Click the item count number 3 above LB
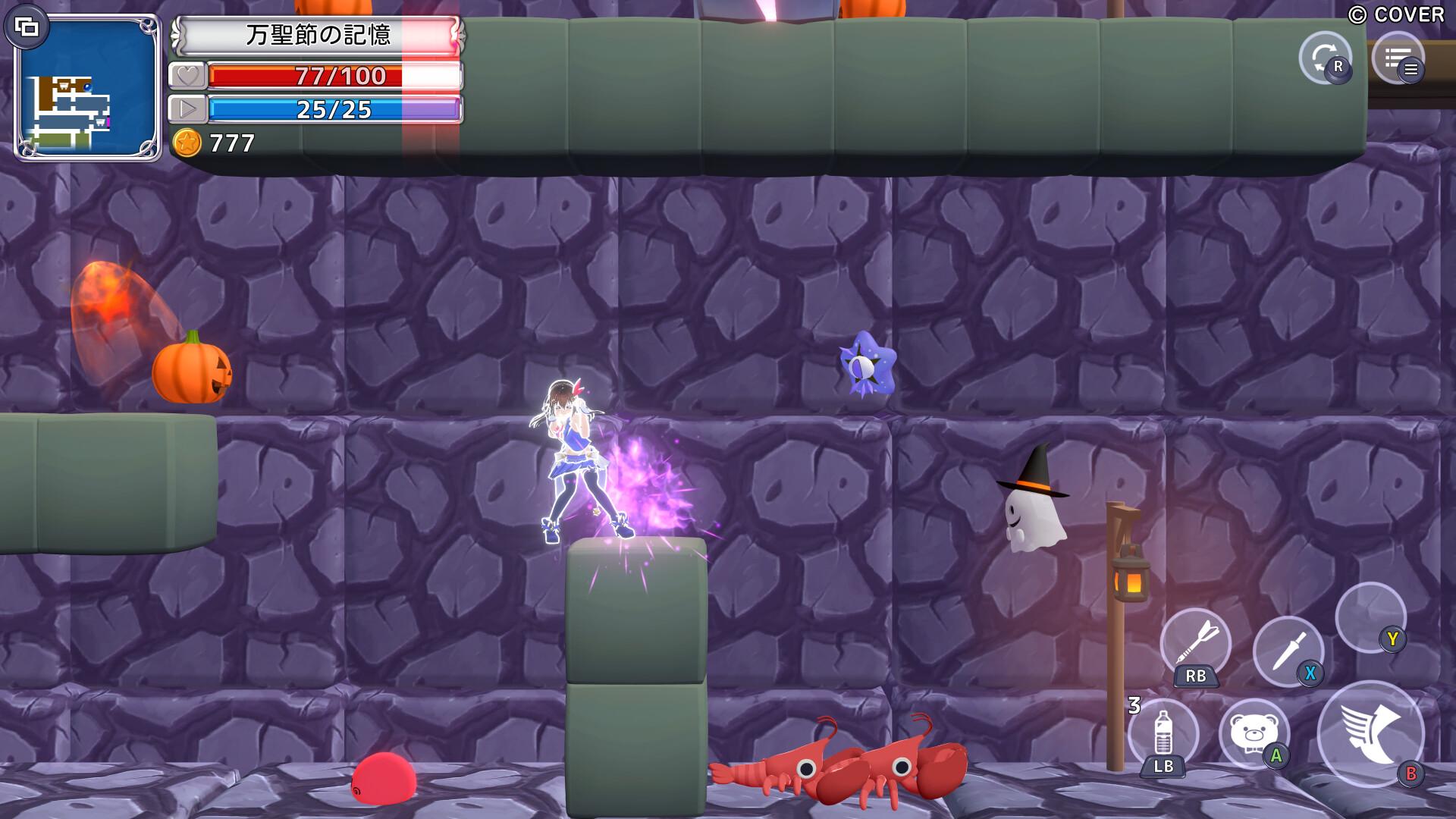The image size is (1456, 819). (1135, 704)
